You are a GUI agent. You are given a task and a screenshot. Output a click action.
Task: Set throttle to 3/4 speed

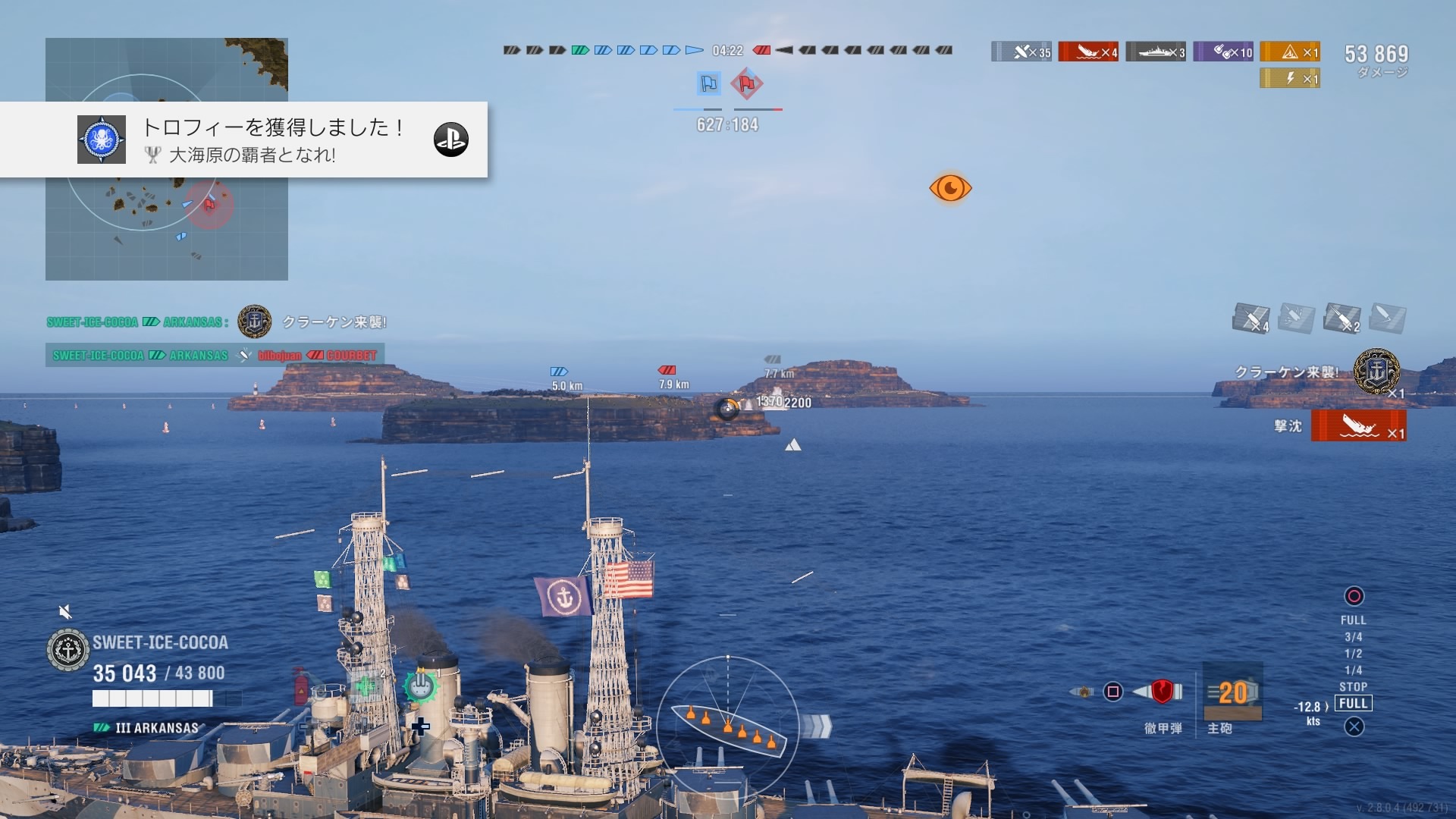click(x=1354, y=637)
